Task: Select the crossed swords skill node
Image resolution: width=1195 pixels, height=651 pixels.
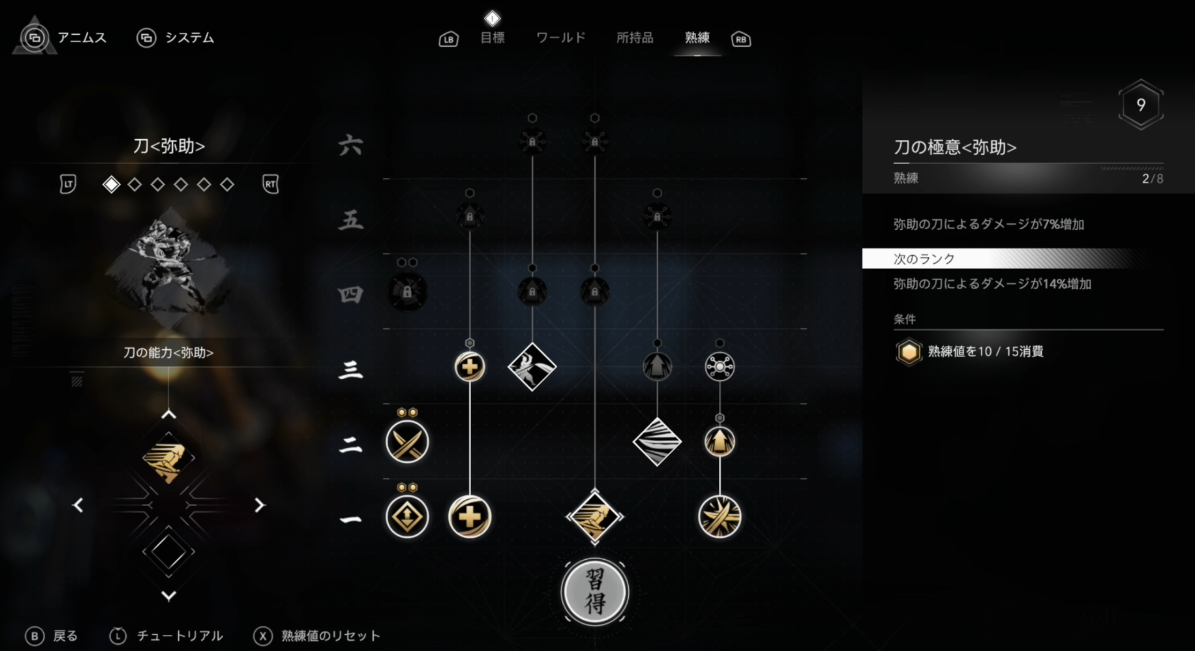Action: point(407,442)
